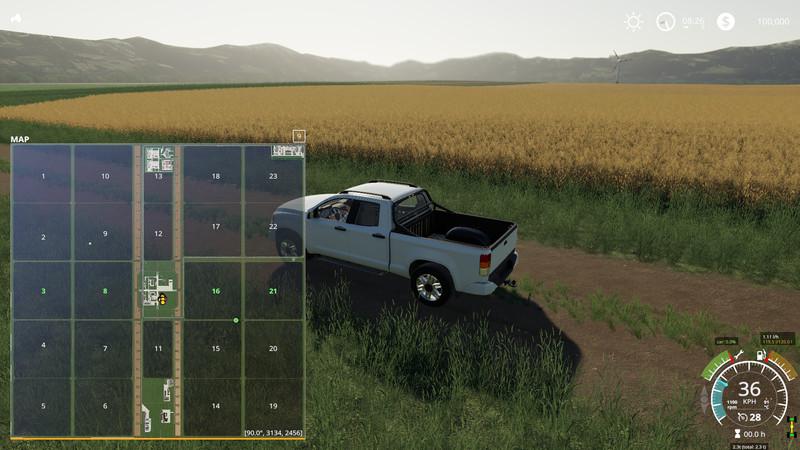Select field 11 on the map
800x450 pixels.
158,348
